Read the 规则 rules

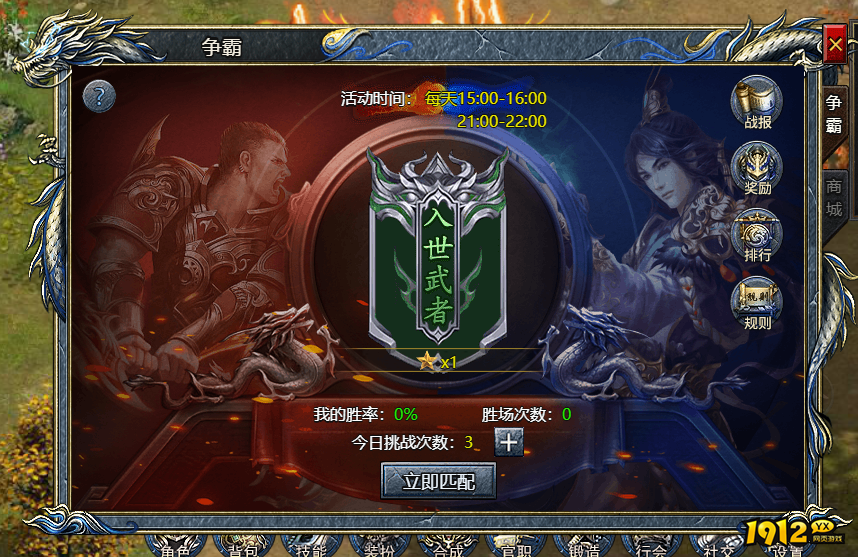[757, 302]
